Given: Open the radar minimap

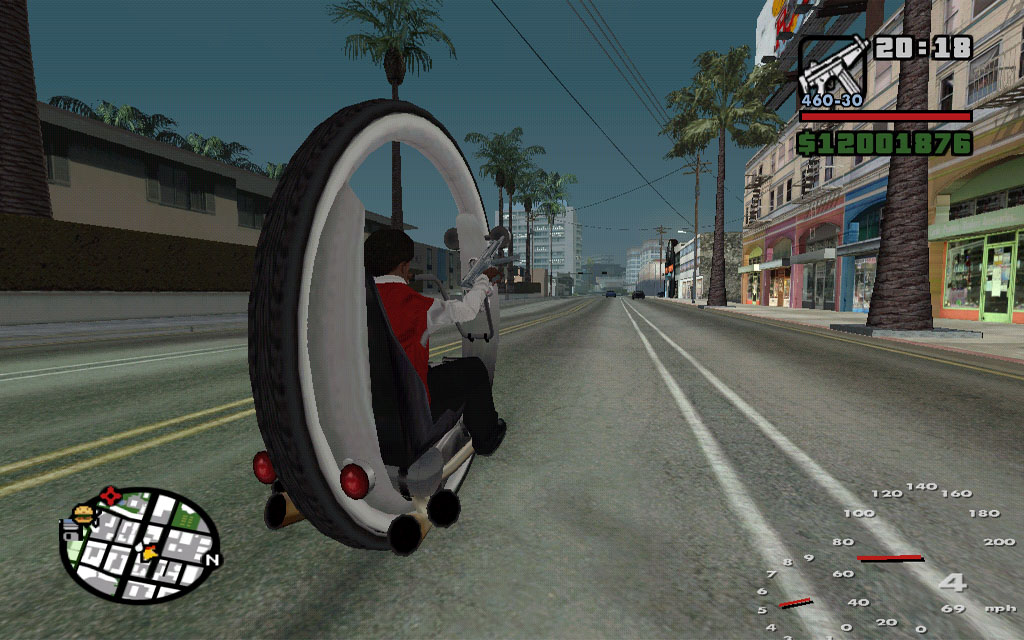Looking at the screenshot, I should [x=140, y=545].
